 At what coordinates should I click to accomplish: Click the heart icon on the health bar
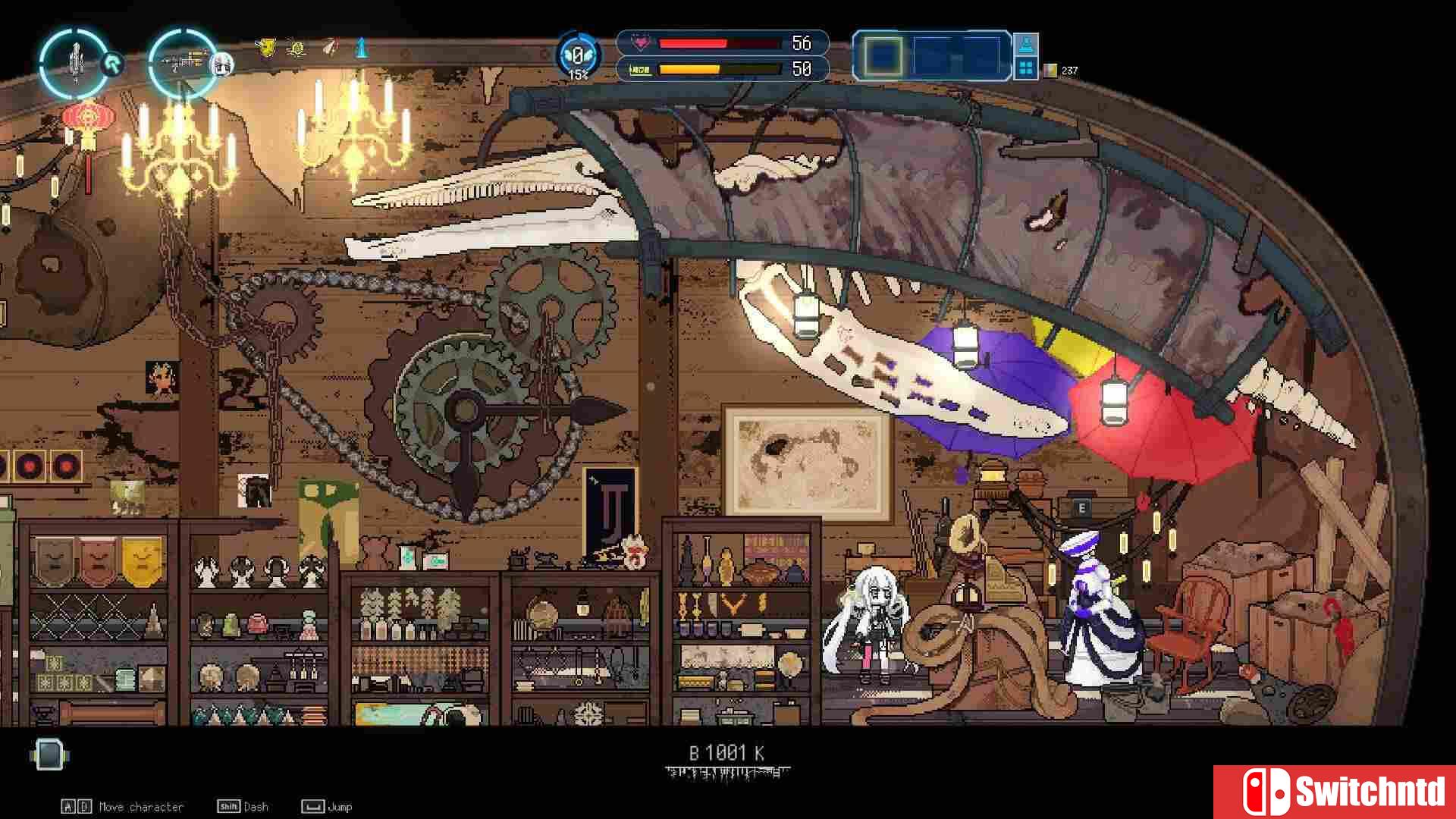pyautogui.click(x=642, y=44)
